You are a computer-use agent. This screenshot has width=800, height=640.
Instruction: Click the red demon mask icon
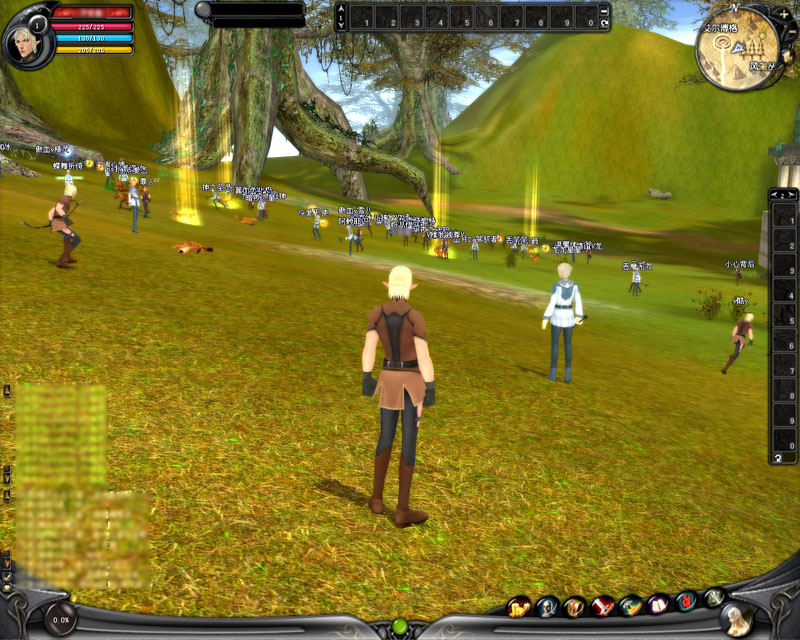[x=686, y=602]
